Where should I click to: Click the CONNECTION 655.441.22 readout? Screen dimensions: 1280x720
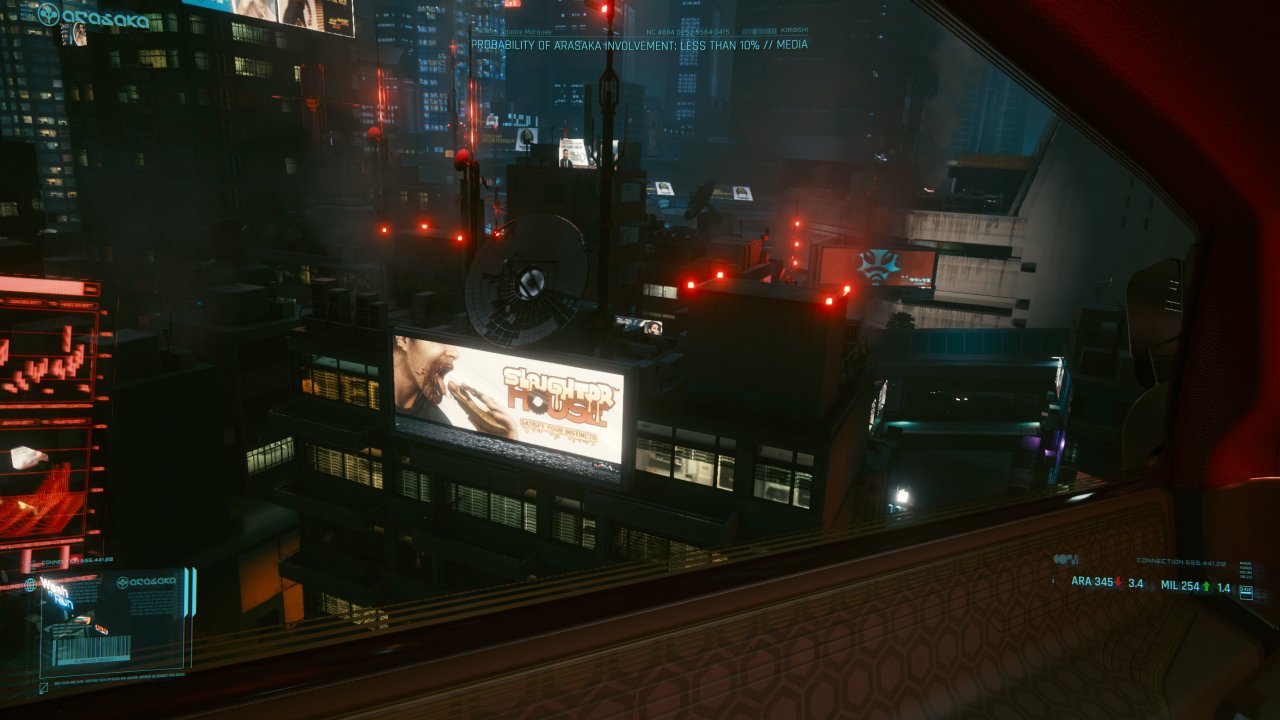pyautogui.click(x=1180, y=561)
